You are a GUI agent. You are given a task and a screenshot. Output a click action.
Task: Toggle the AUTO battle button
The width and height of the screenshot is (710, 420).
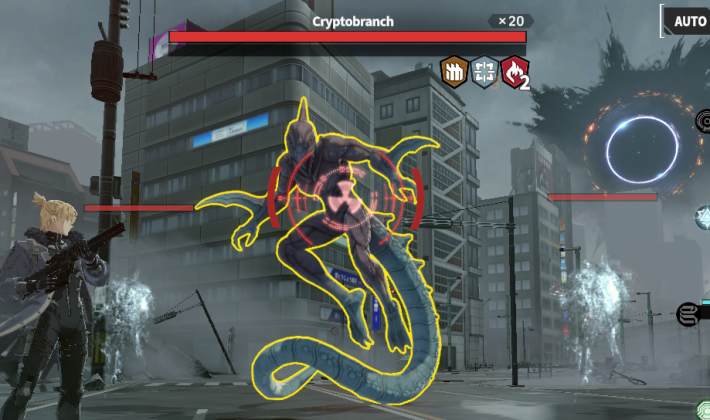pos(689,20)
